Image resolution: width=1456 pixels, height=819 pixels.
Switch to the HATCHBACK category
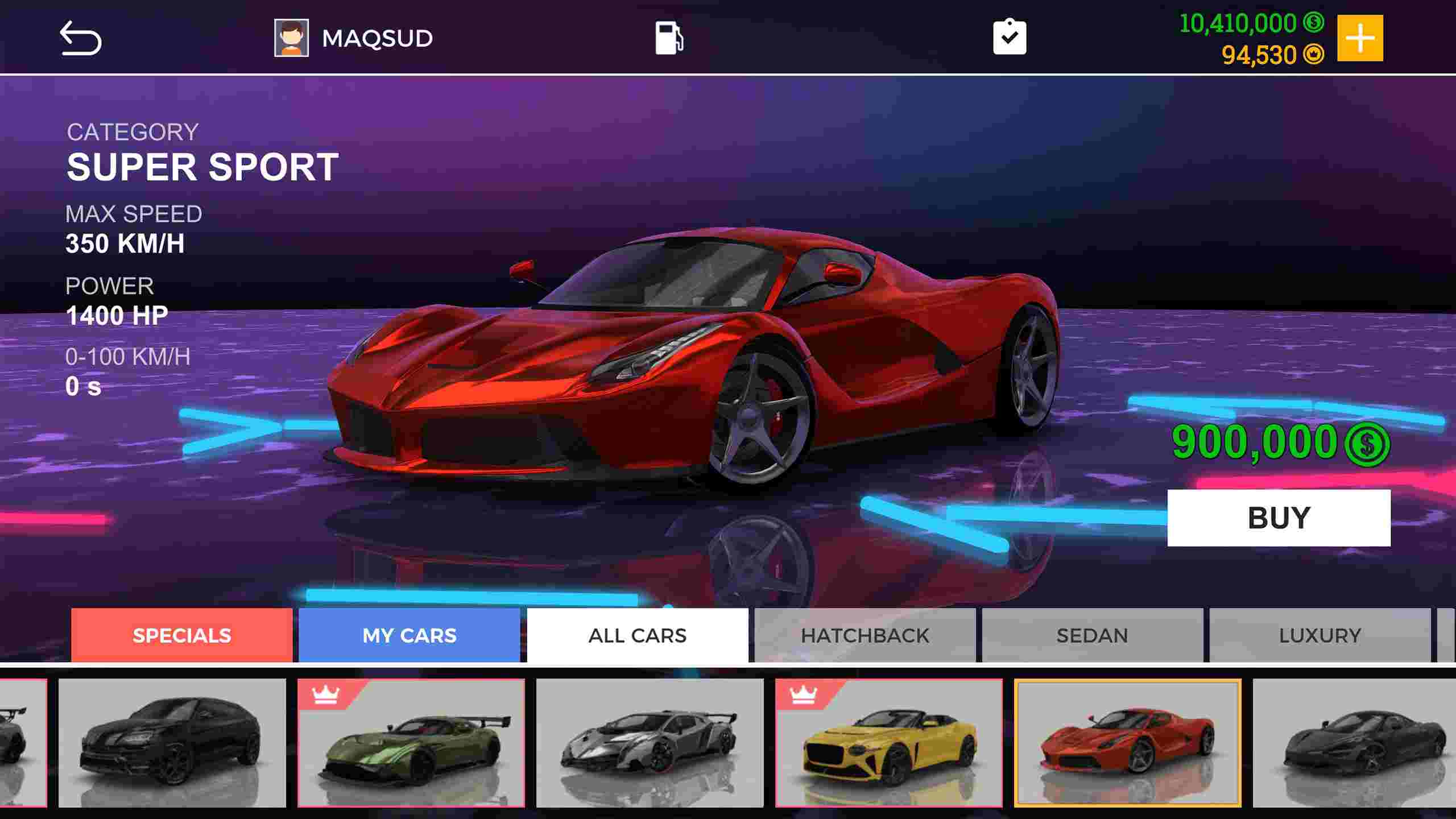864,635
